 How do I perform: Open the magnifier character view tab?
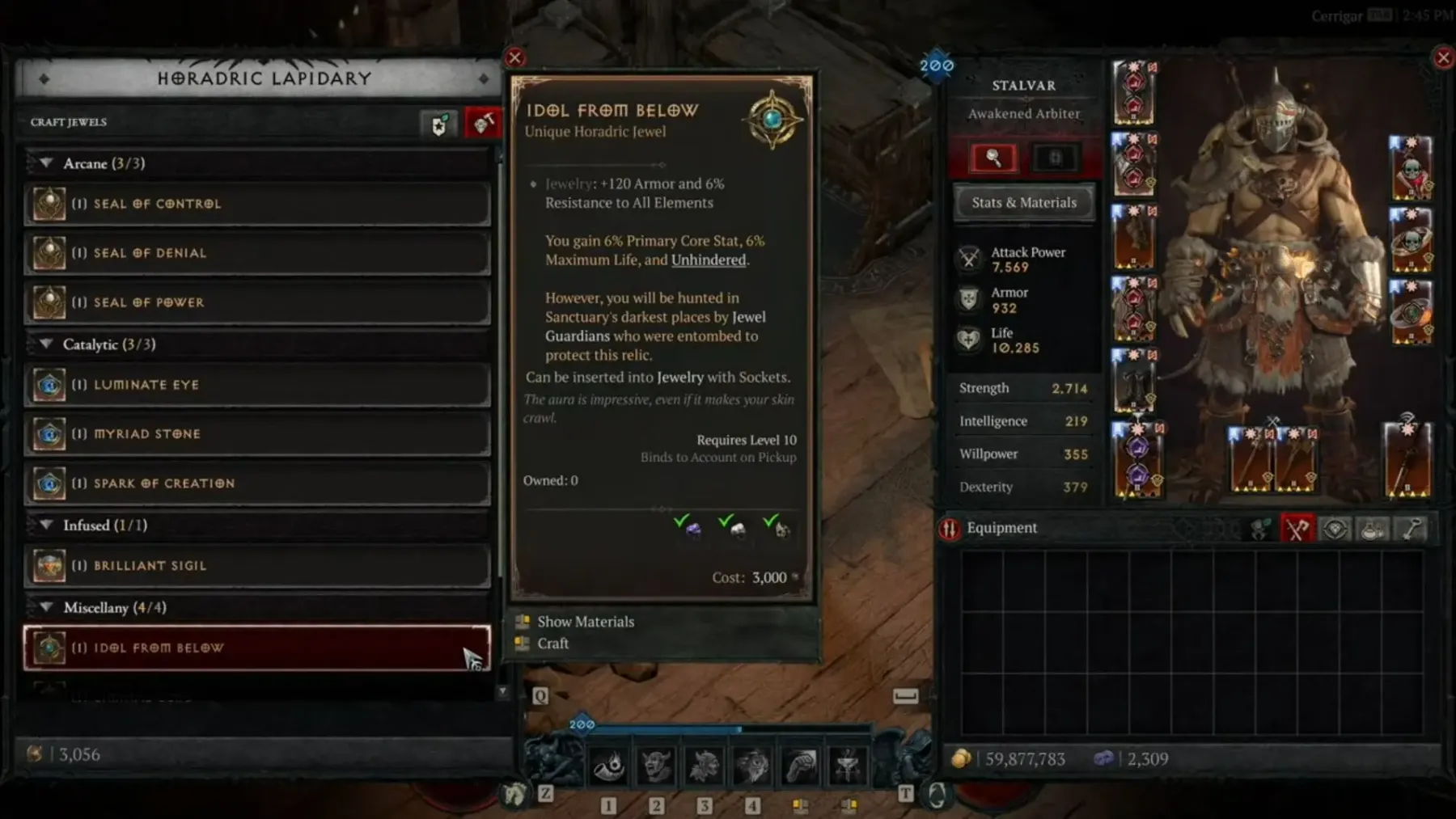pyautogui.click(x=993, y=158)
